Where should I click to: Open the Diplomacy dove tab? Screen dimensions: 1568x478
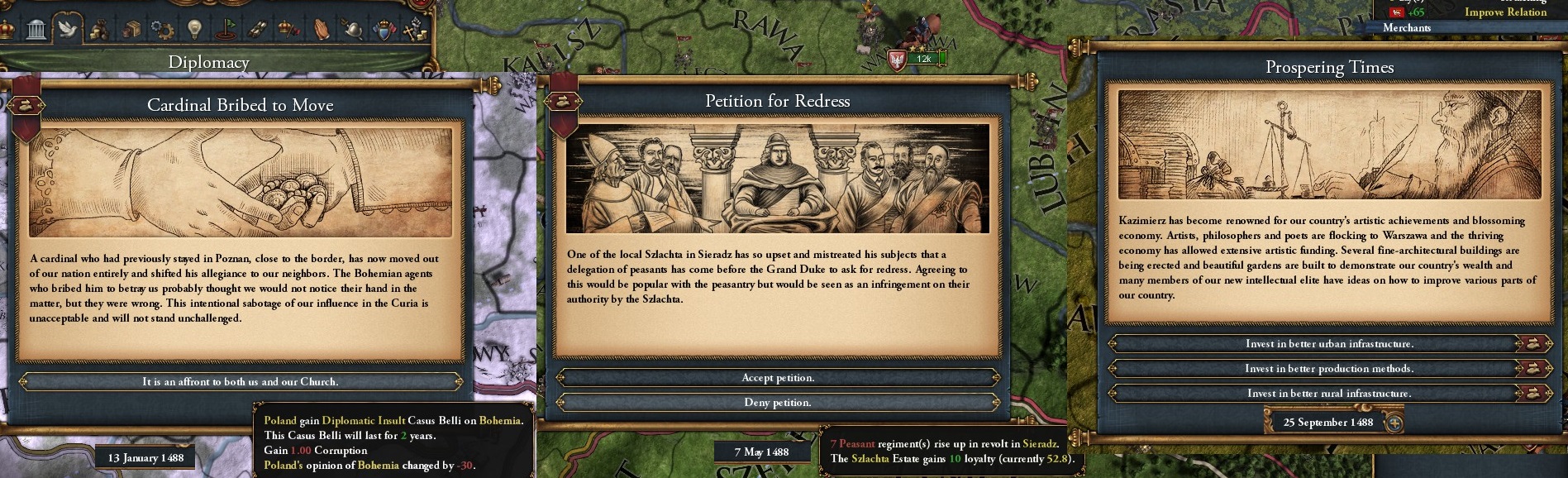coord(67,31)
